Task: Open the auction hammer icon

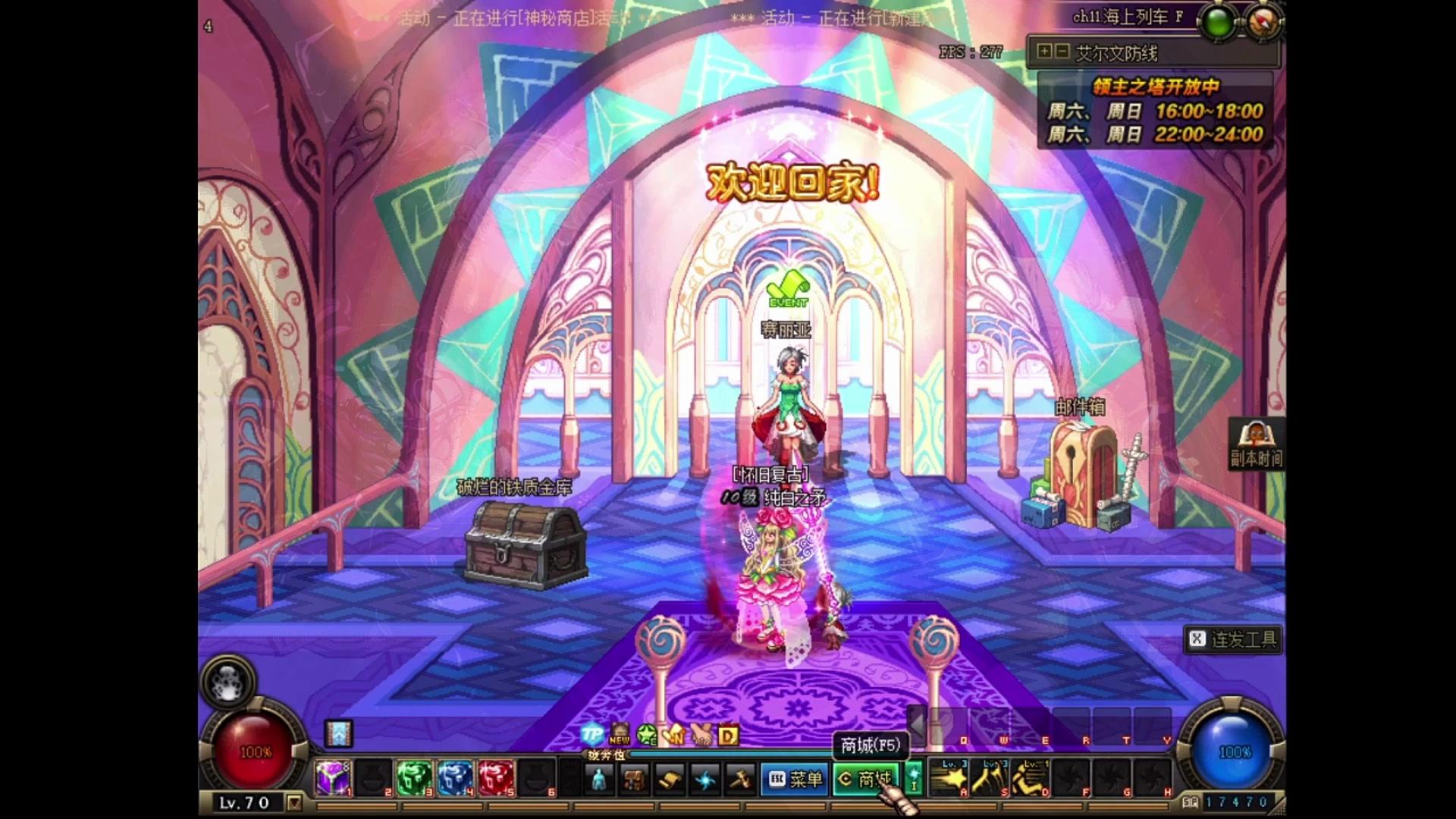Action: (x=741, y=779)
